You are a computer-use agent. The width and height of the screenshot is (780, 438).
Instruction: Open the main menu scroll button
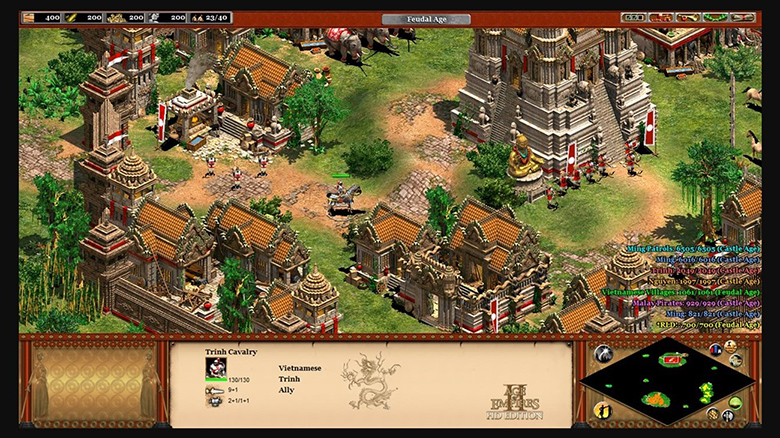pos(740,17)
